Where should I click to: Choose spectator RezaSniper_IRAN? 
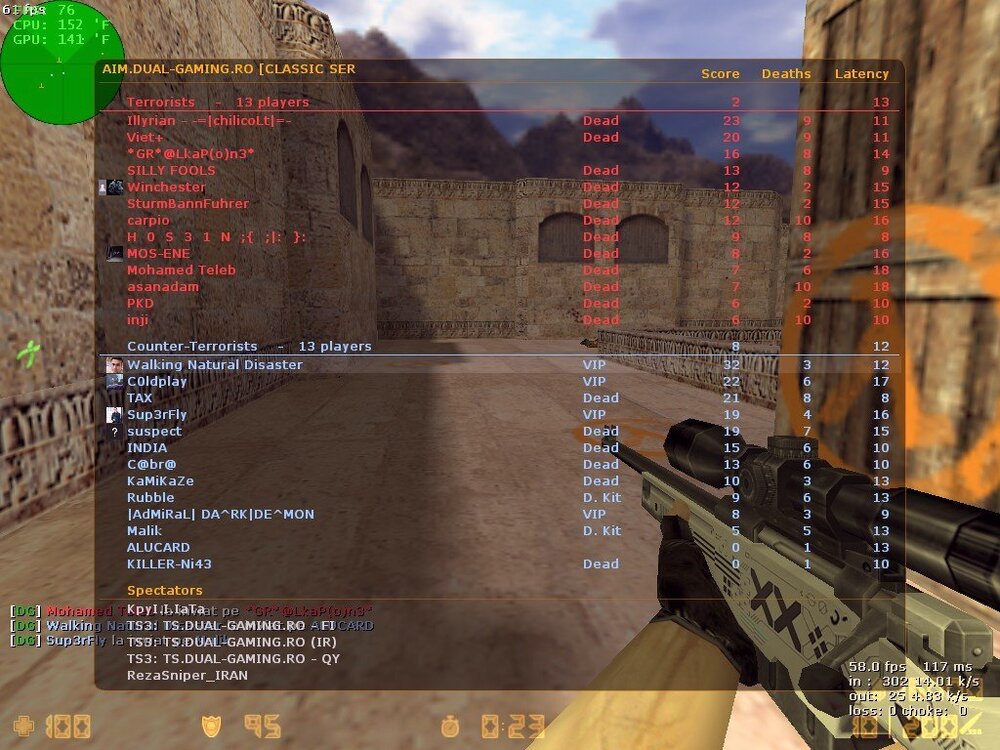[187, 675]
